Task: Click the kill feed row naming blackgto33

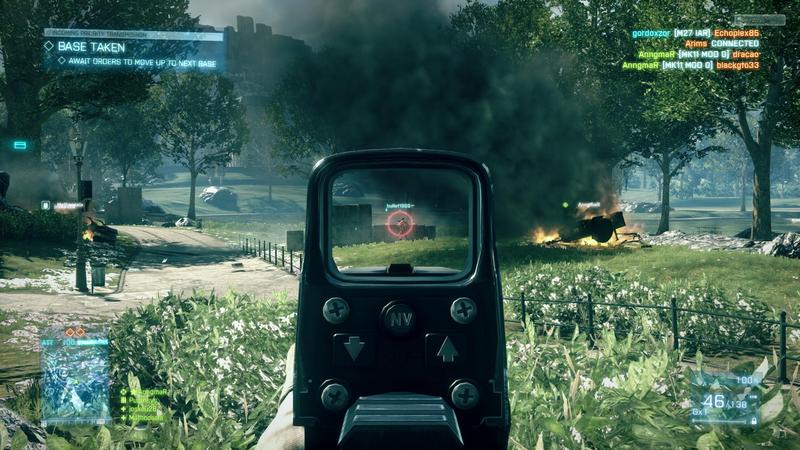Action: coord(690,65)
